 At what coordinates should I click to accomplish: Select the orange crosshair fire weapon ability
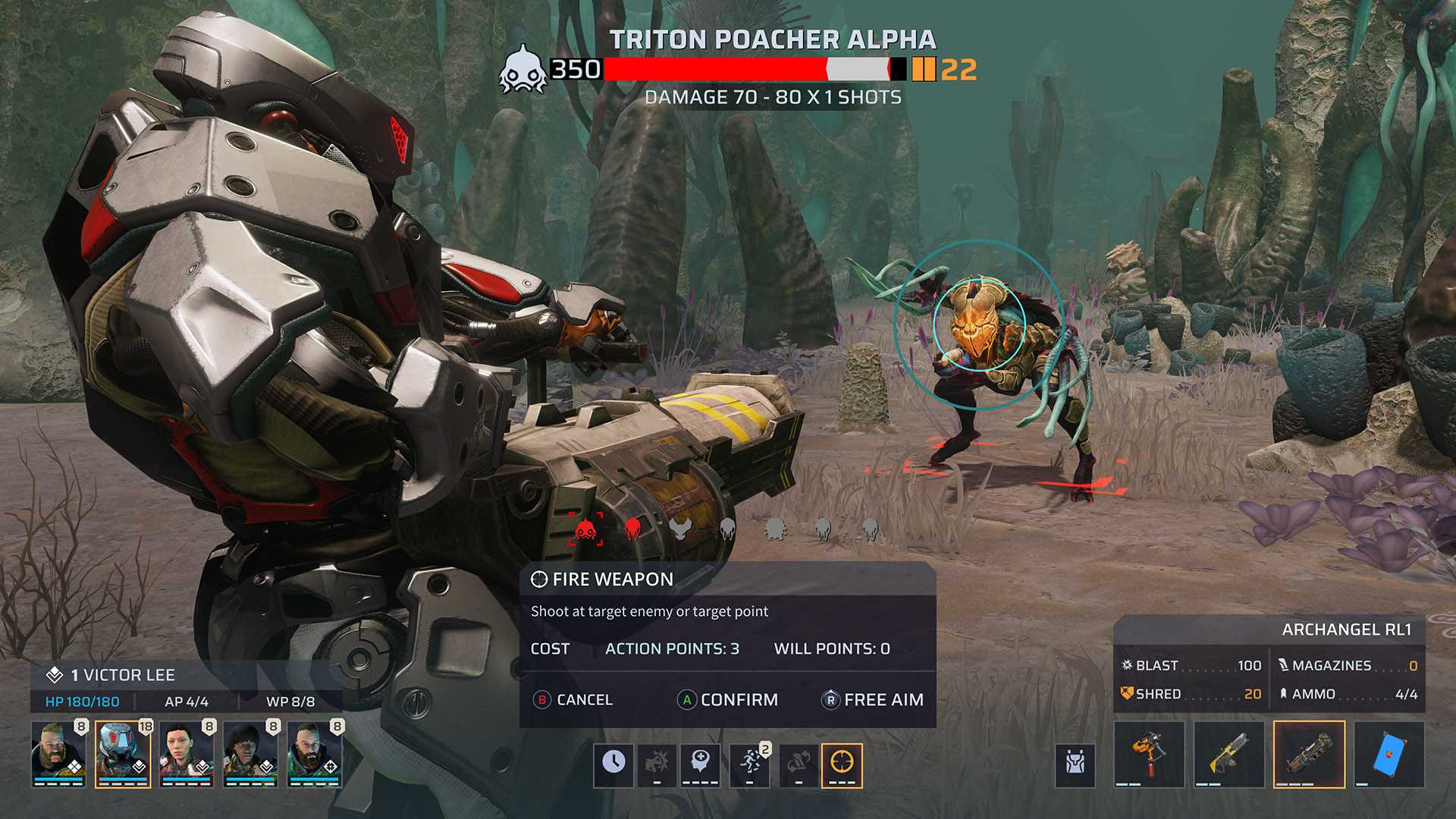point(842,762)
